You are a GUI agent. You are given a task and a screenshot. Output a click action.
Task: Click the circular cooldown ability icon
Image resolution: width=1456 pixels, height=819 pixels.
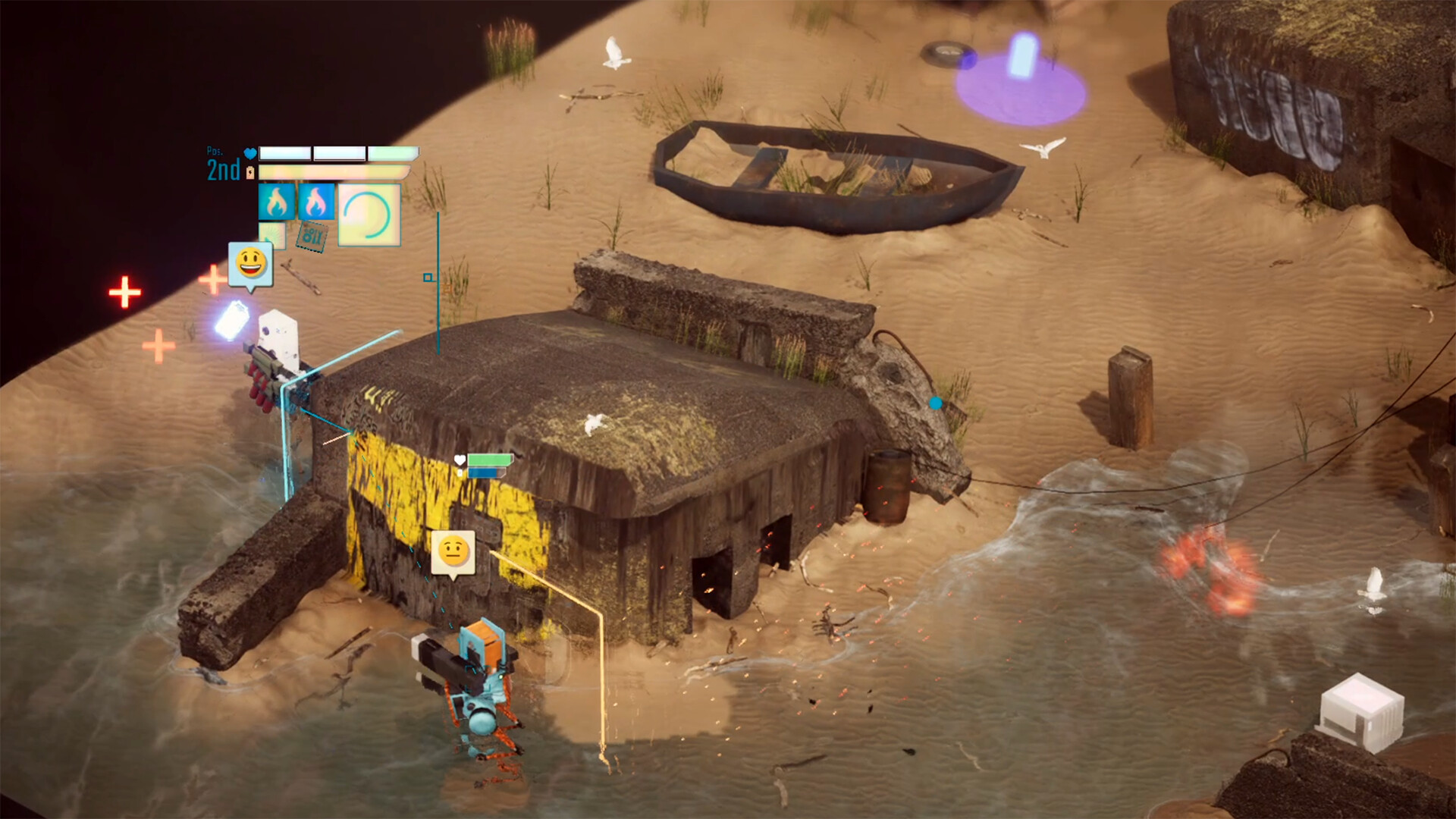pos(369,215)
